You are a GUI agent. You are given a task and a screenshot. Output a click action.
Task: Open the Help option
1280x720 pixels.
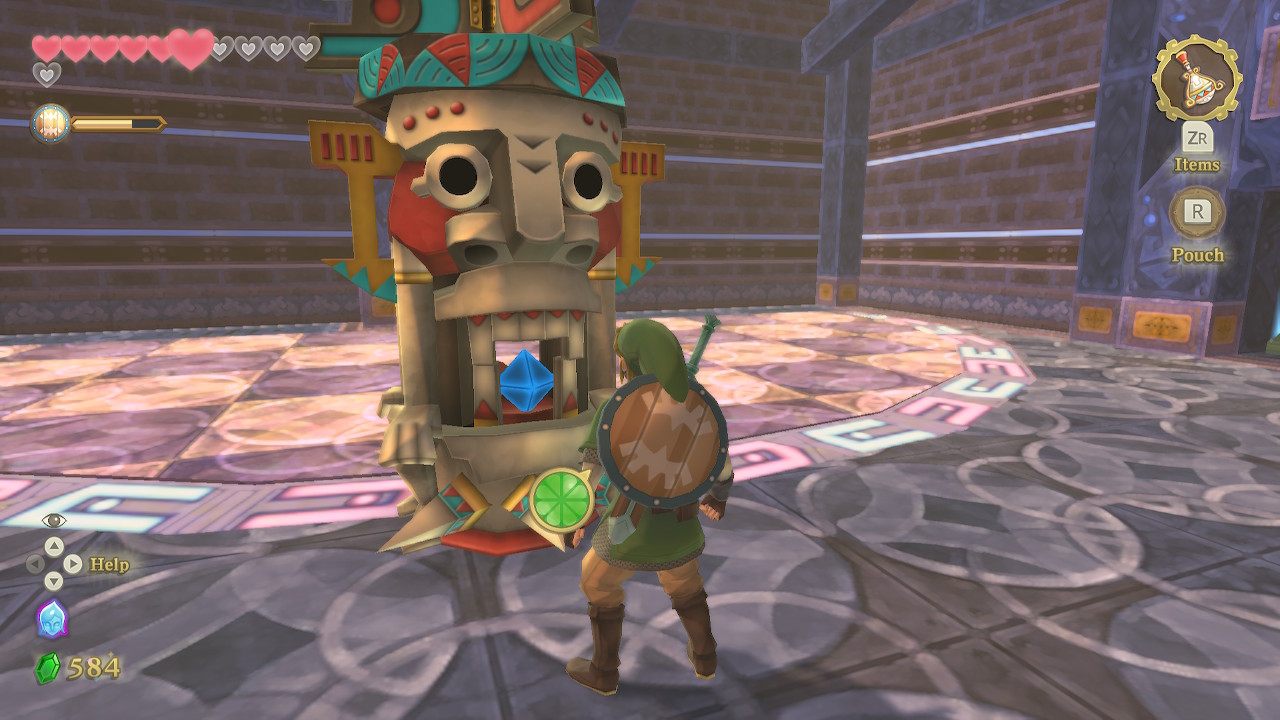point(109,565)
